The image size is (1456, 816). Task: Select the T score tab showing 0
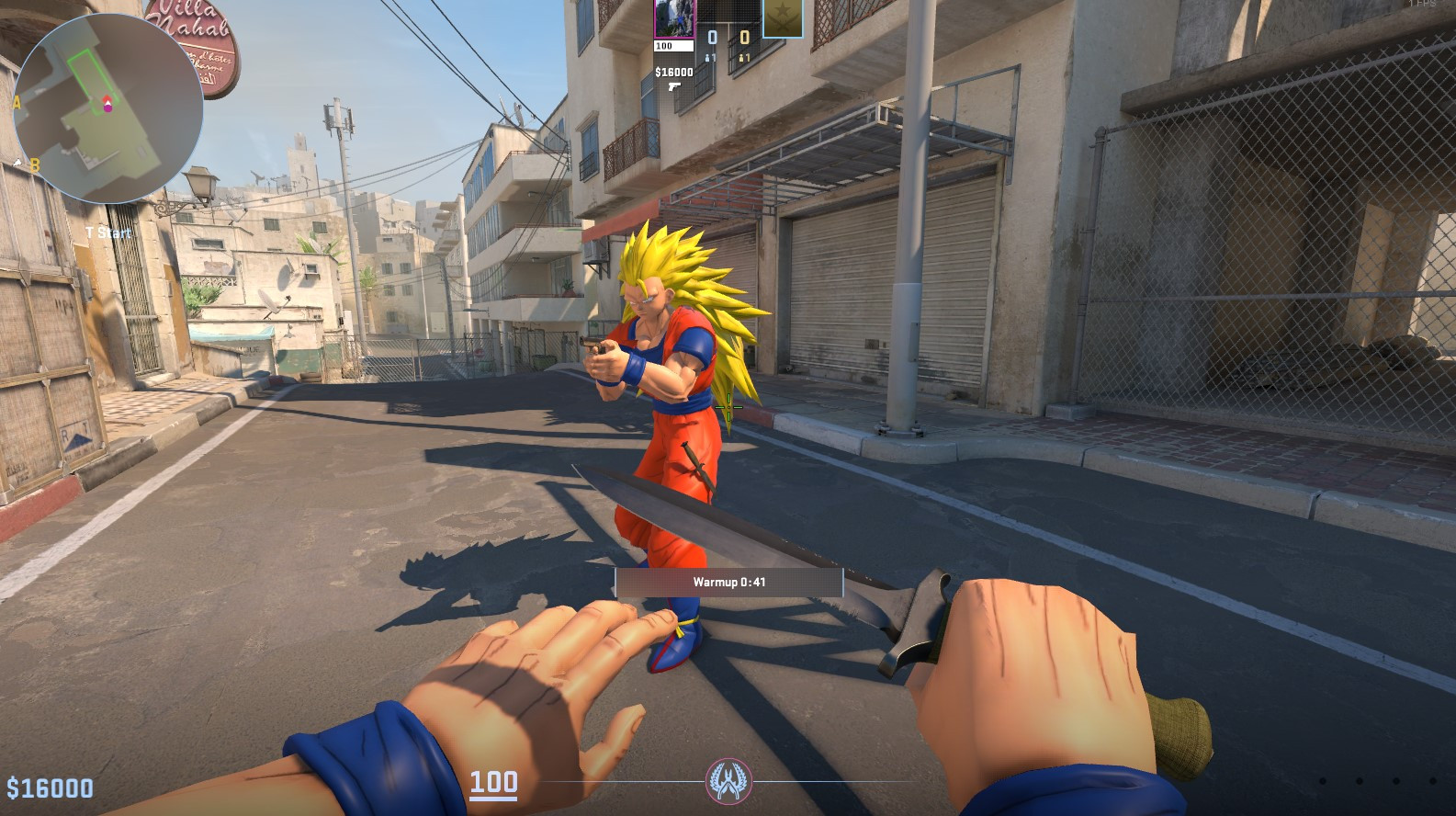coord(744,37)
